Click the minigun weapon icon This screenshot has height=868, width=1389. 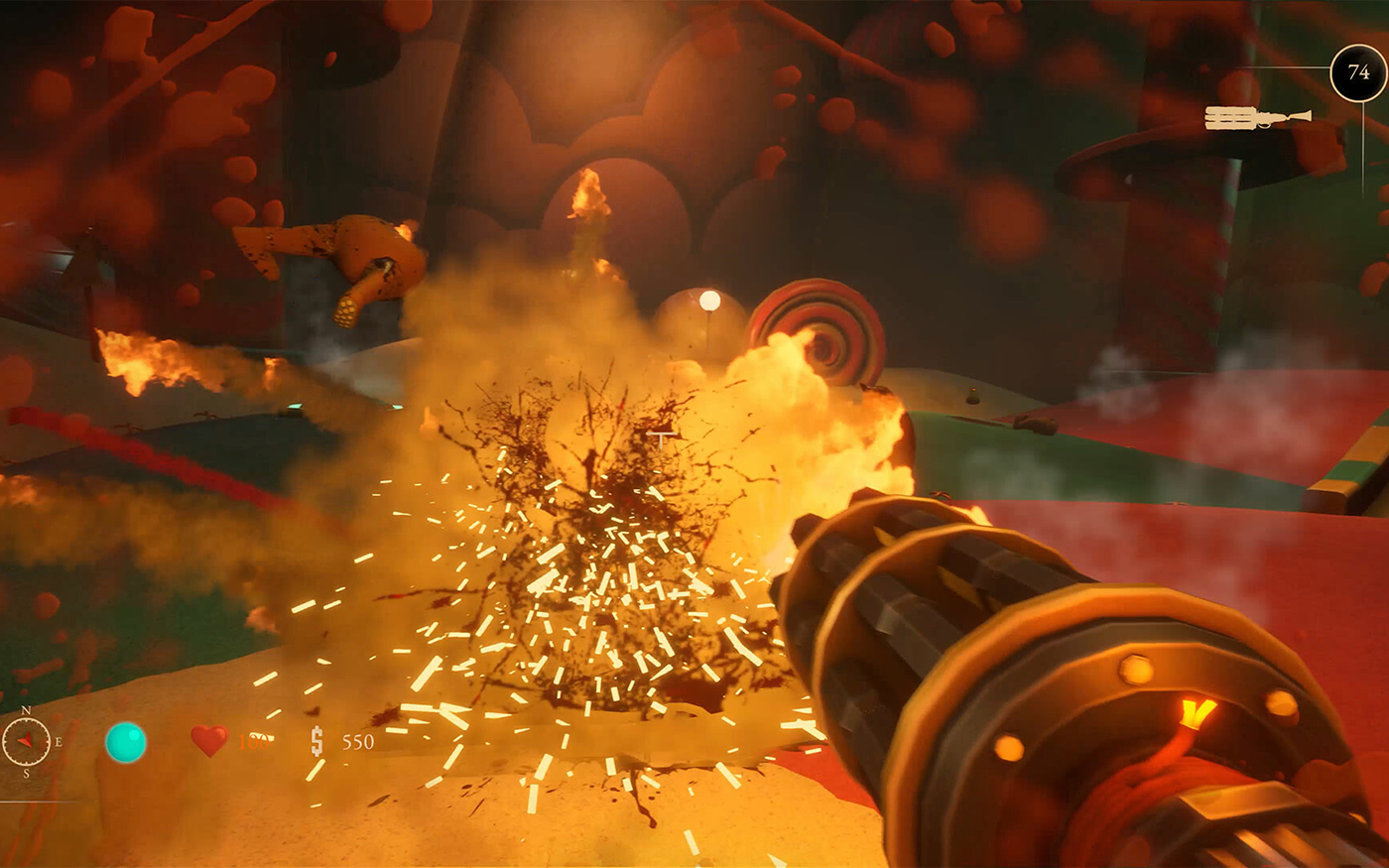[x=1257, y=118]
